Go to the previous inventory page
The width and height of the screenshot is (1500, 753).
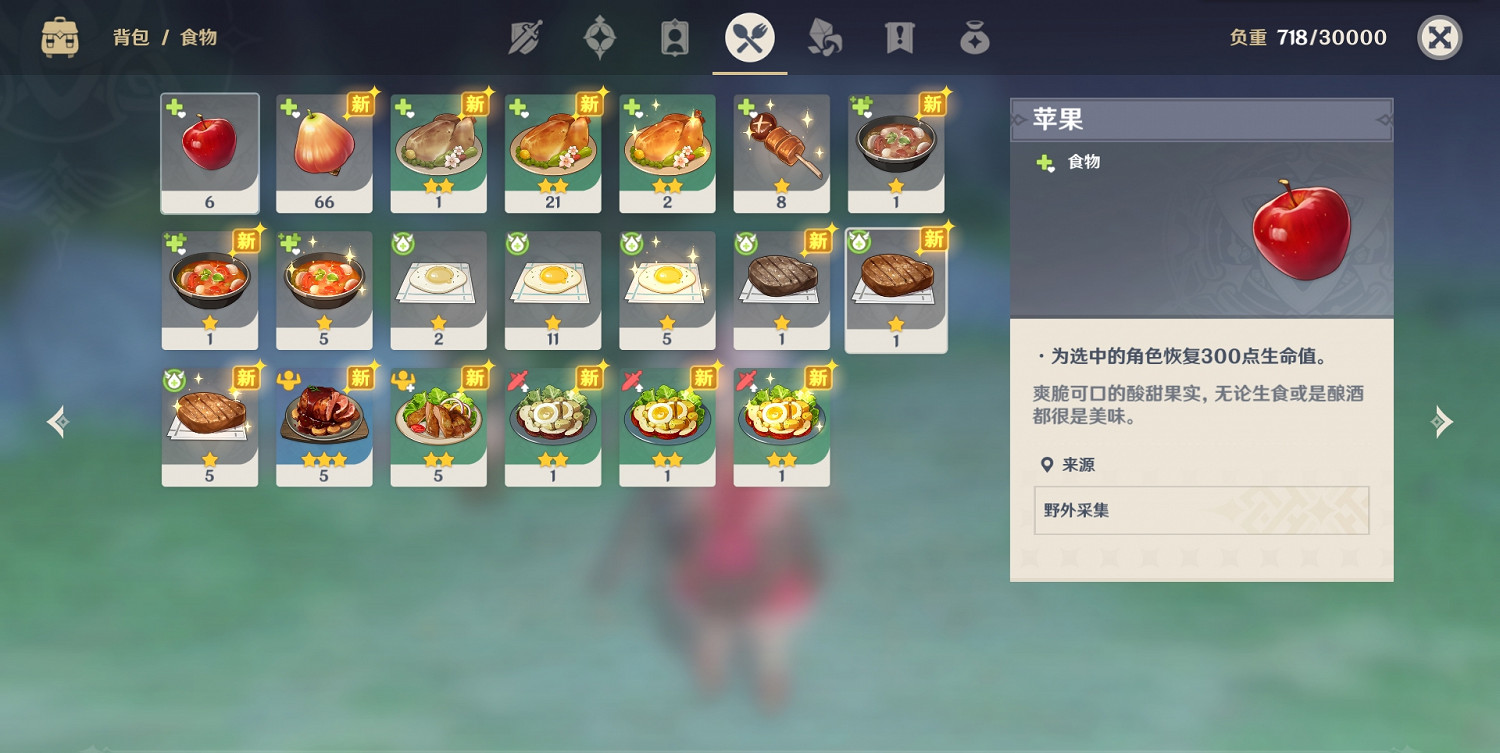57,422
